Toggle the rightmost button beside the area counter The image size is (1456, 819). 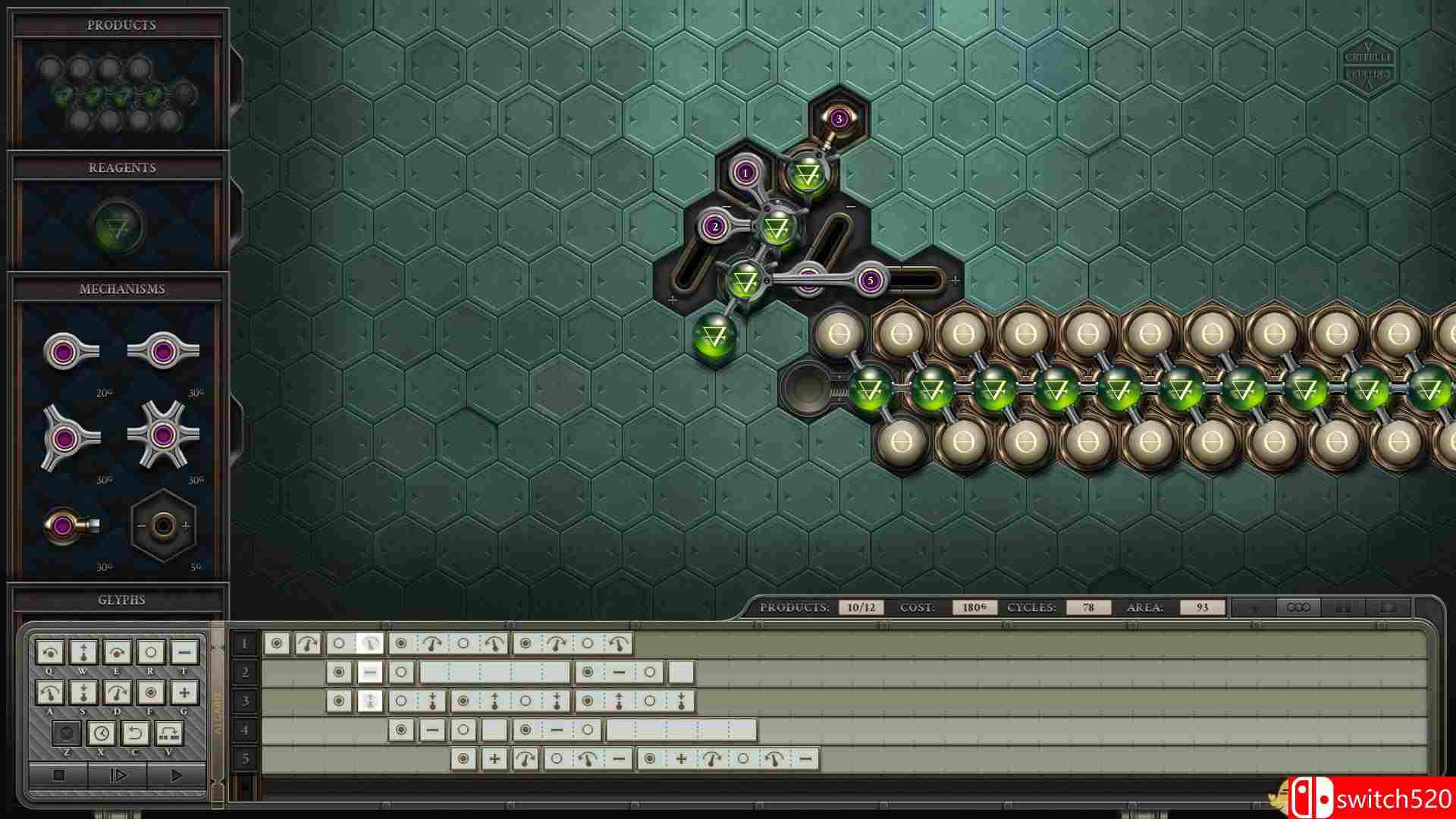(x=1389, y=607)
